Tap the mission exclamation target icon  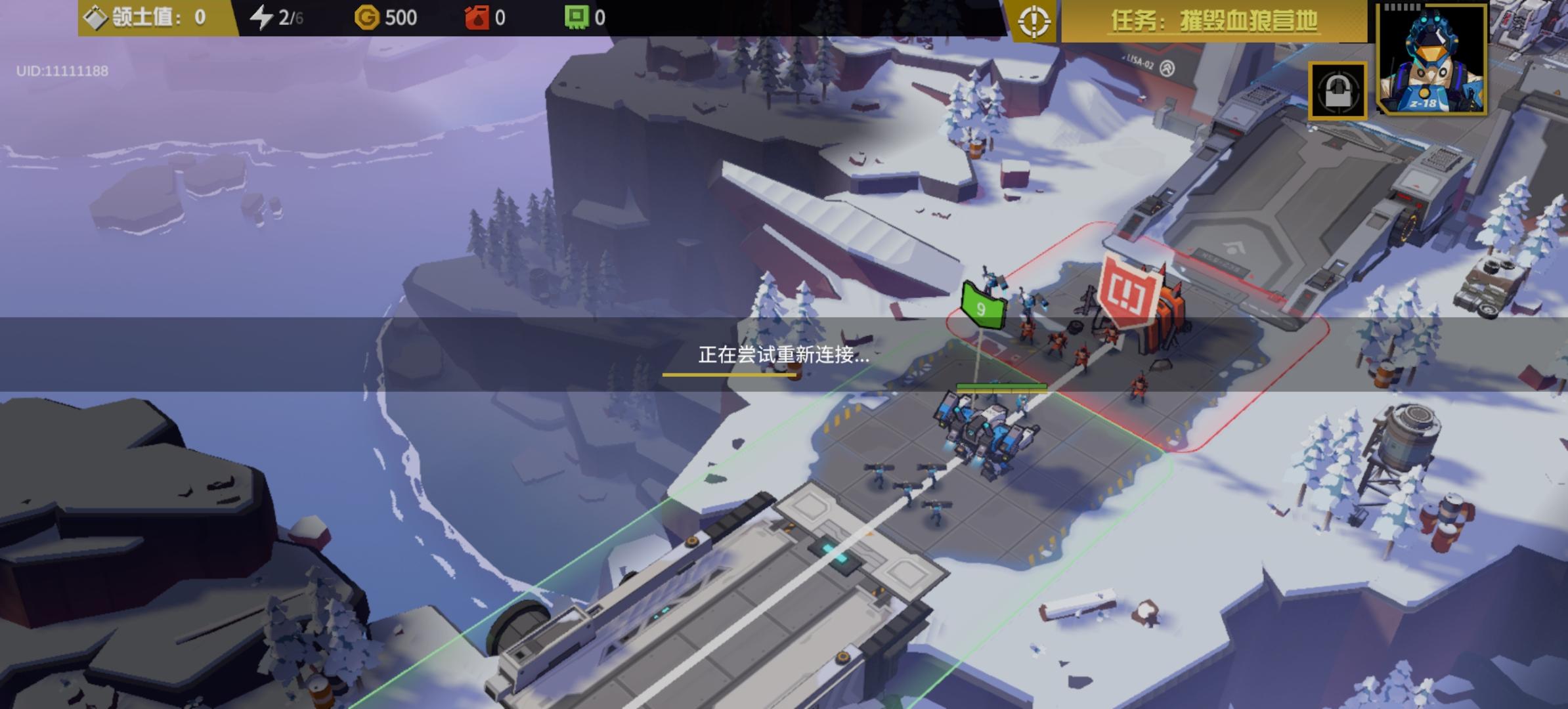click(1035, 22)
